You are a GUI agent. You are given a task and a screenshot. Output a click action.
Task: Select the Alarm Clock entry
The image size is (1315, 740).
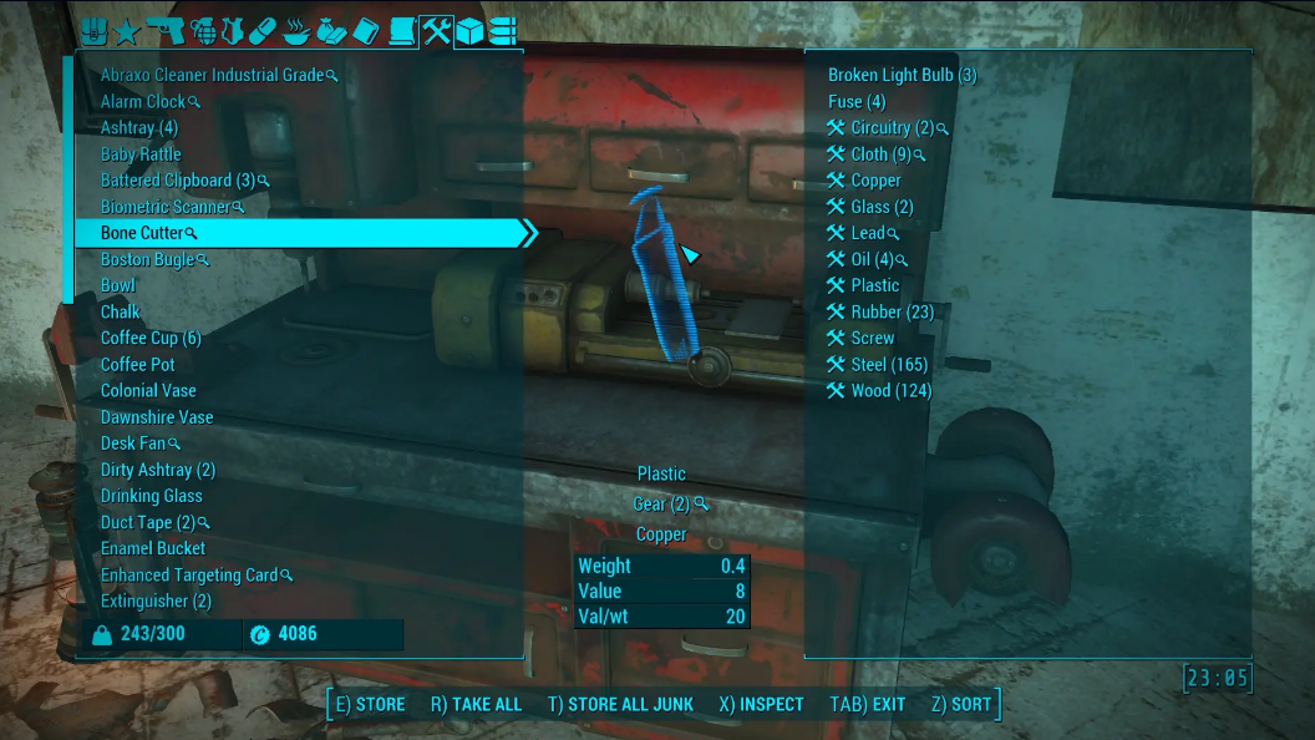click(x=143, y=102)
